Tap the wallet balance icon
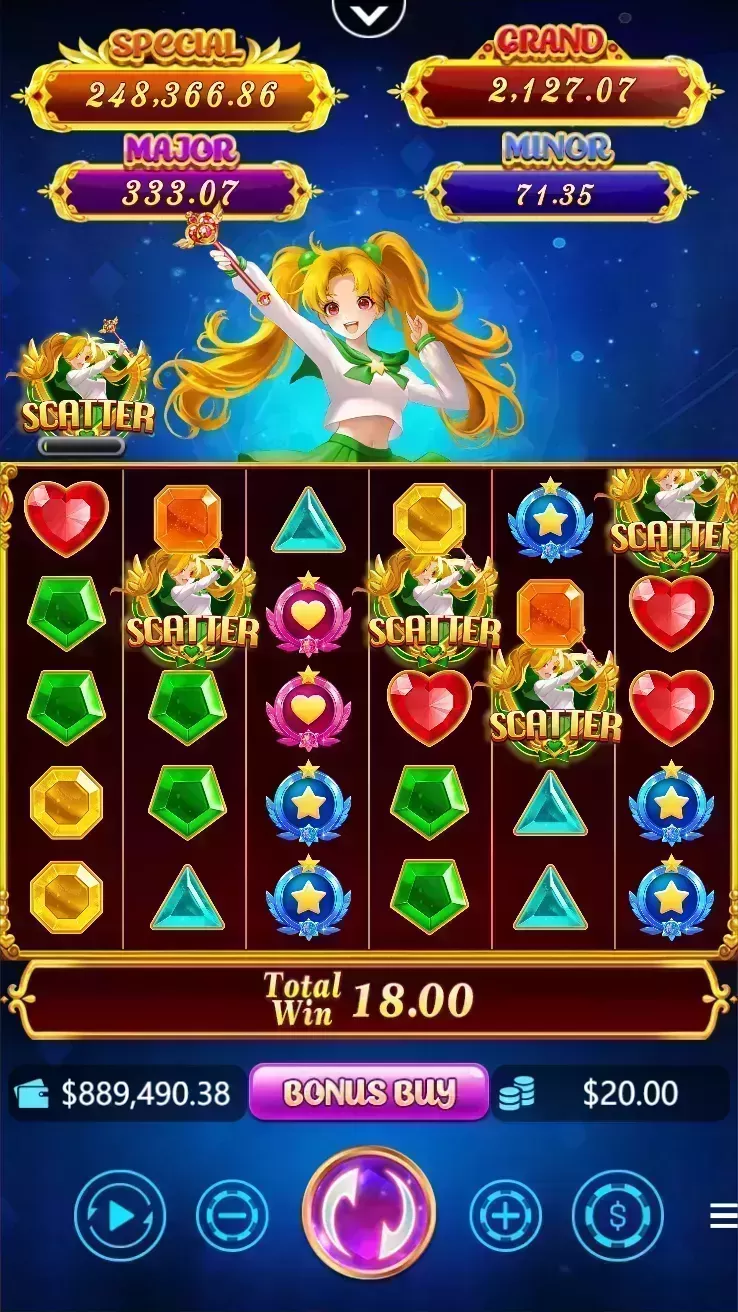This screenshot has width=738, height=1312. tap(35, 1093)
